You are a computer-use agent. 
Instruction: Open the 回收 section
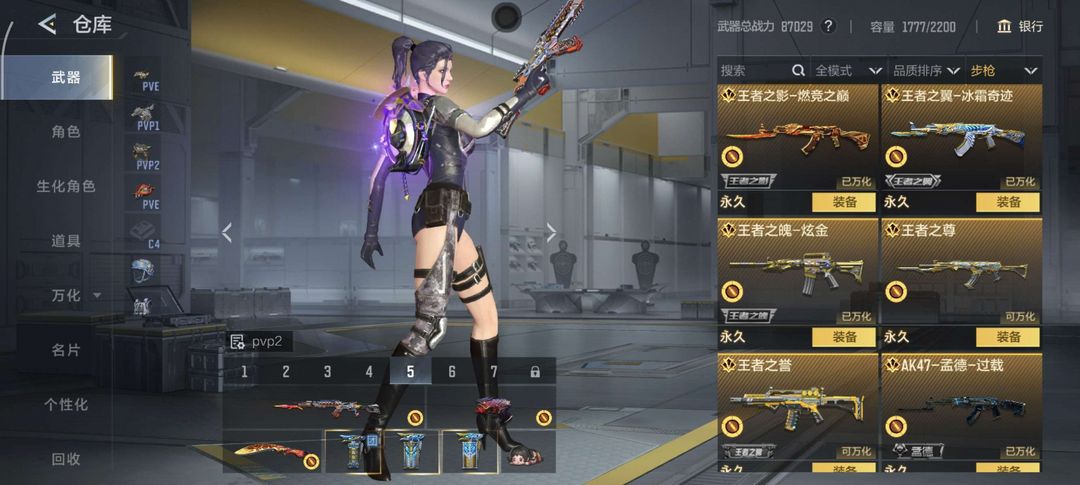pos(66,459)
